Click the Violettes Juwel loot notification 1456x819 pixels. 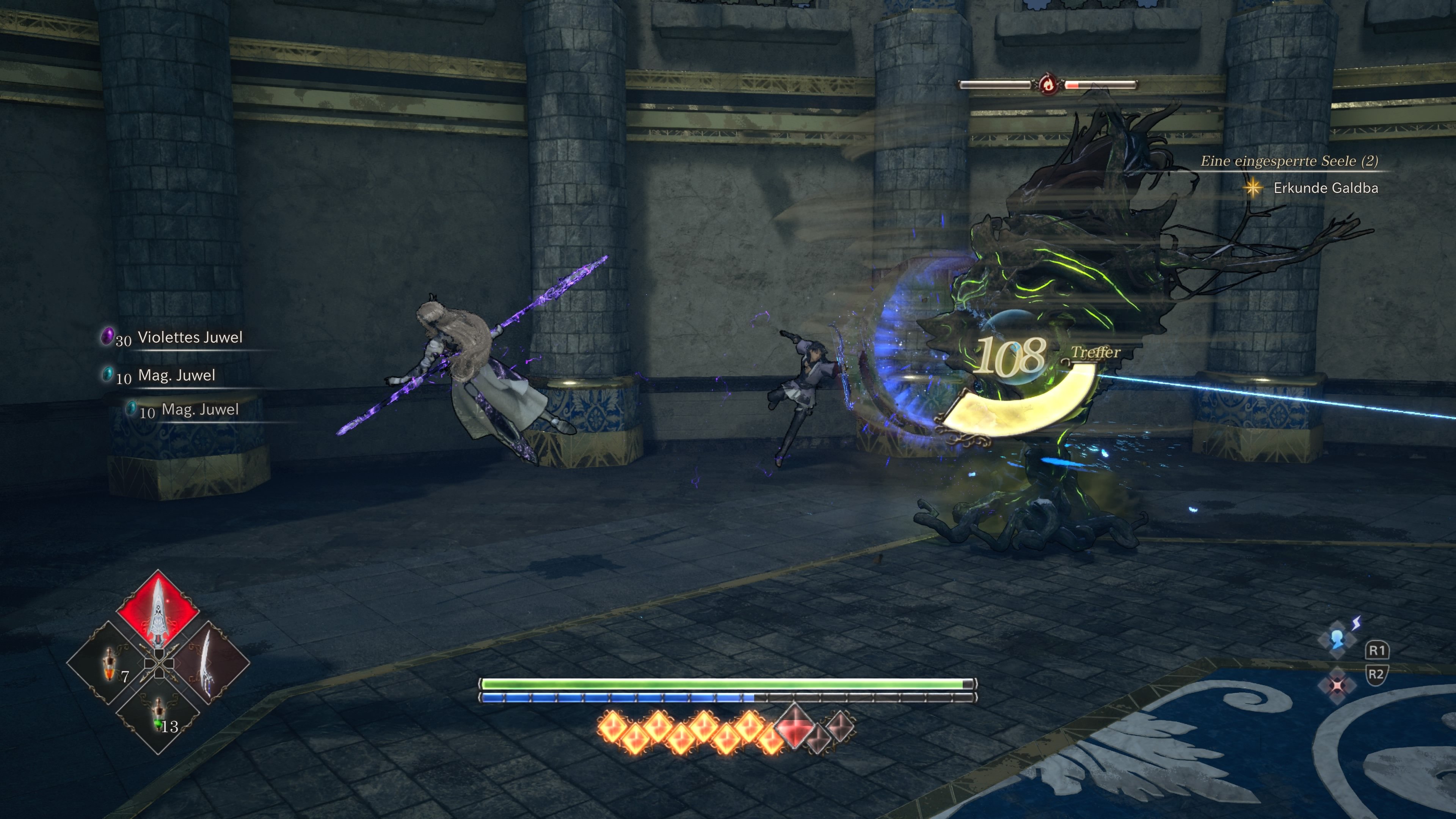pyautogui.click(x=189, y=337)
